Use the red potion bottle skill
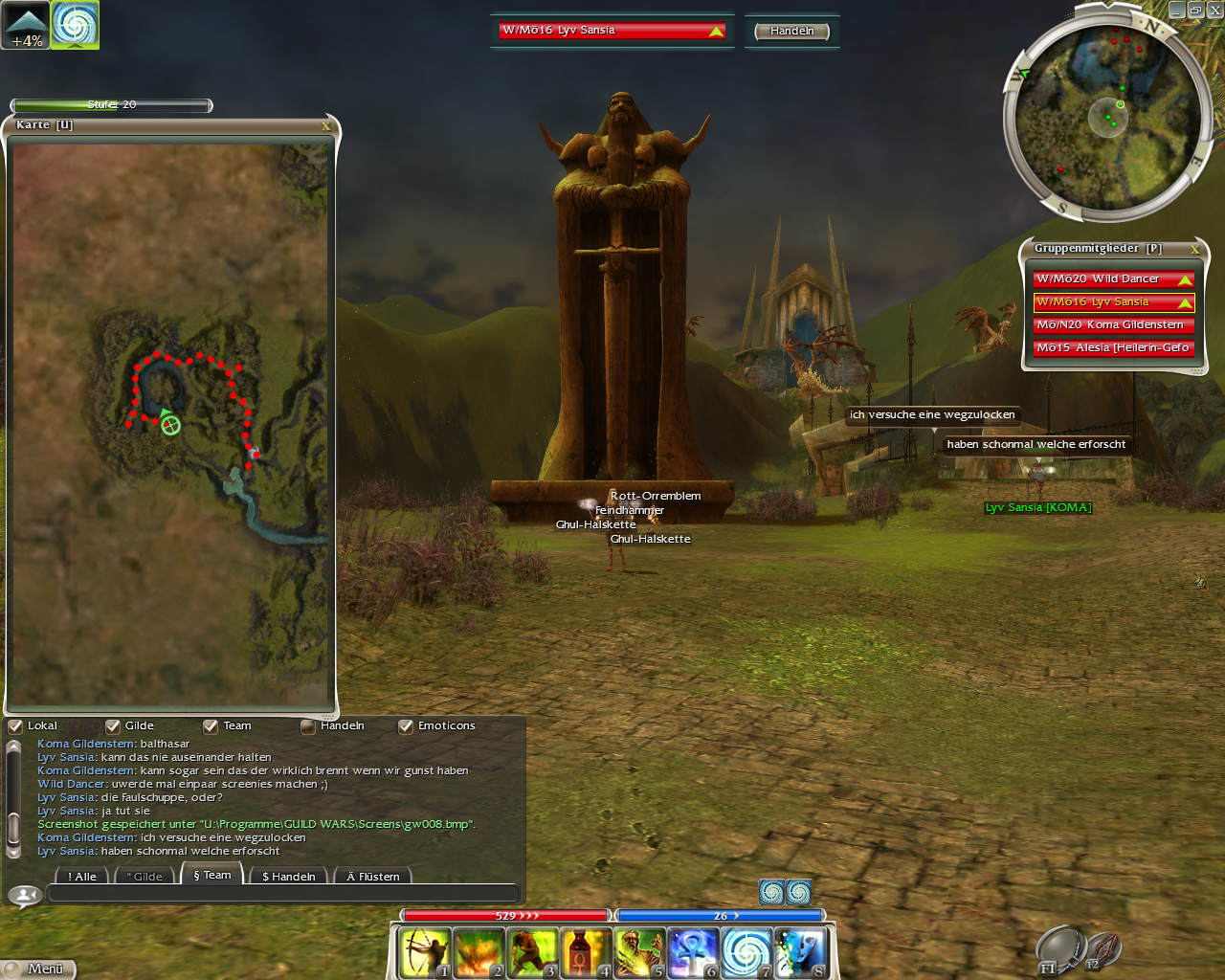 point(586,953)
